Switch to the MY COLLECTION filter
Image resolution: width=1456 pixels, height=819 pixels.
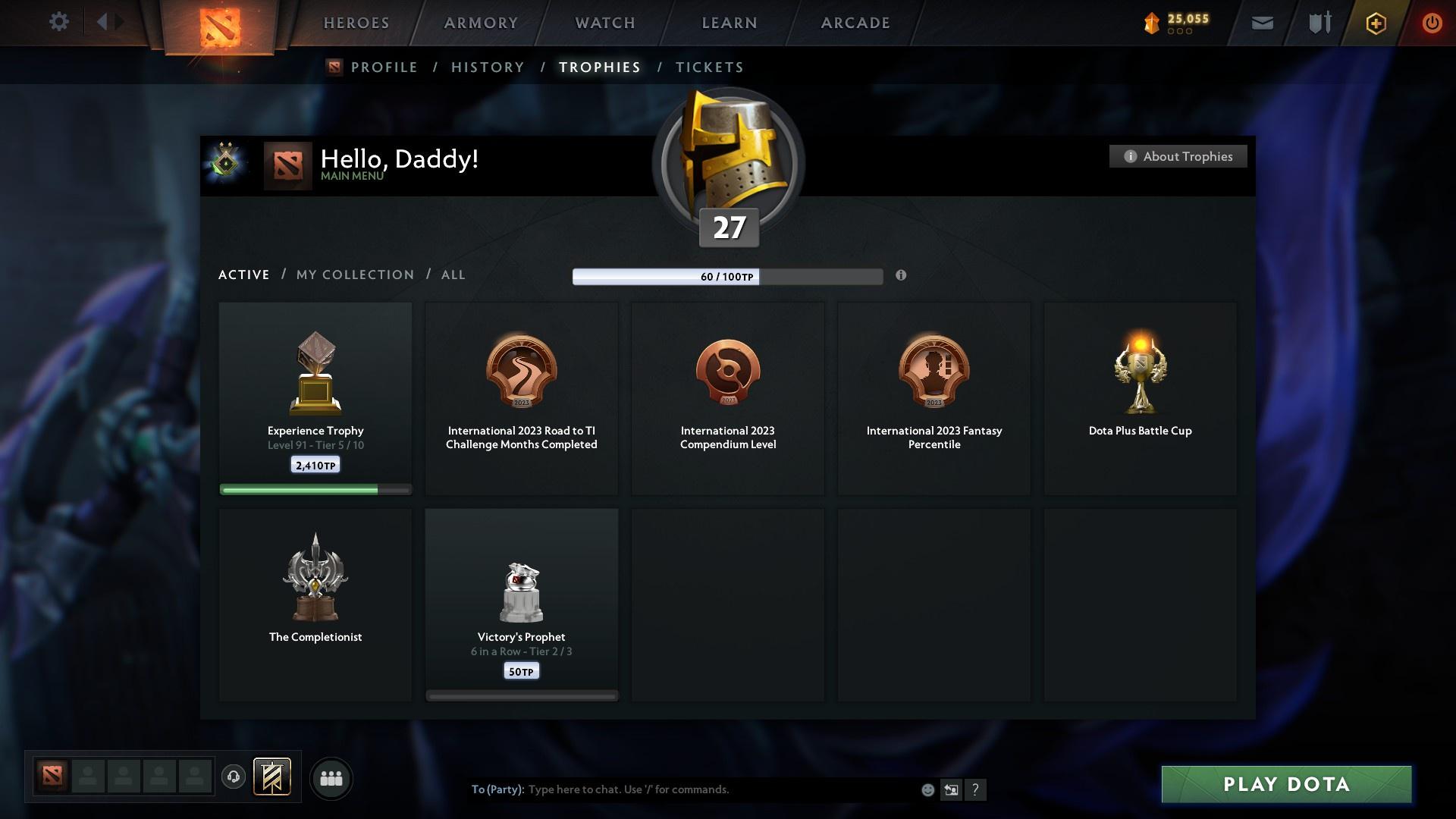(353, 275)
